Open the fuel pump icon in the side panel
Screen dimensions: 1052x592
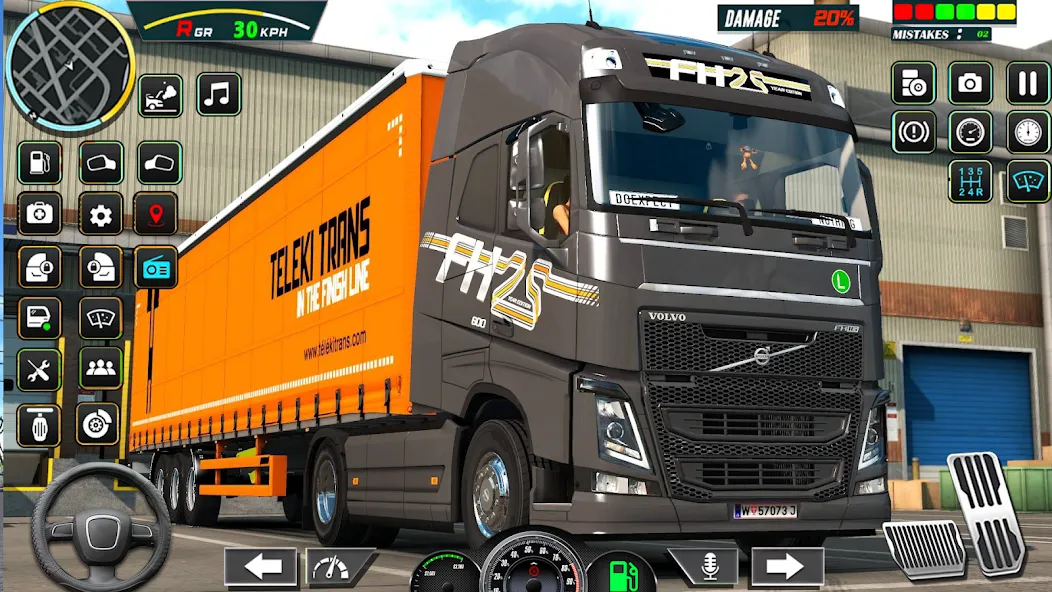click(x=40, y=163)
